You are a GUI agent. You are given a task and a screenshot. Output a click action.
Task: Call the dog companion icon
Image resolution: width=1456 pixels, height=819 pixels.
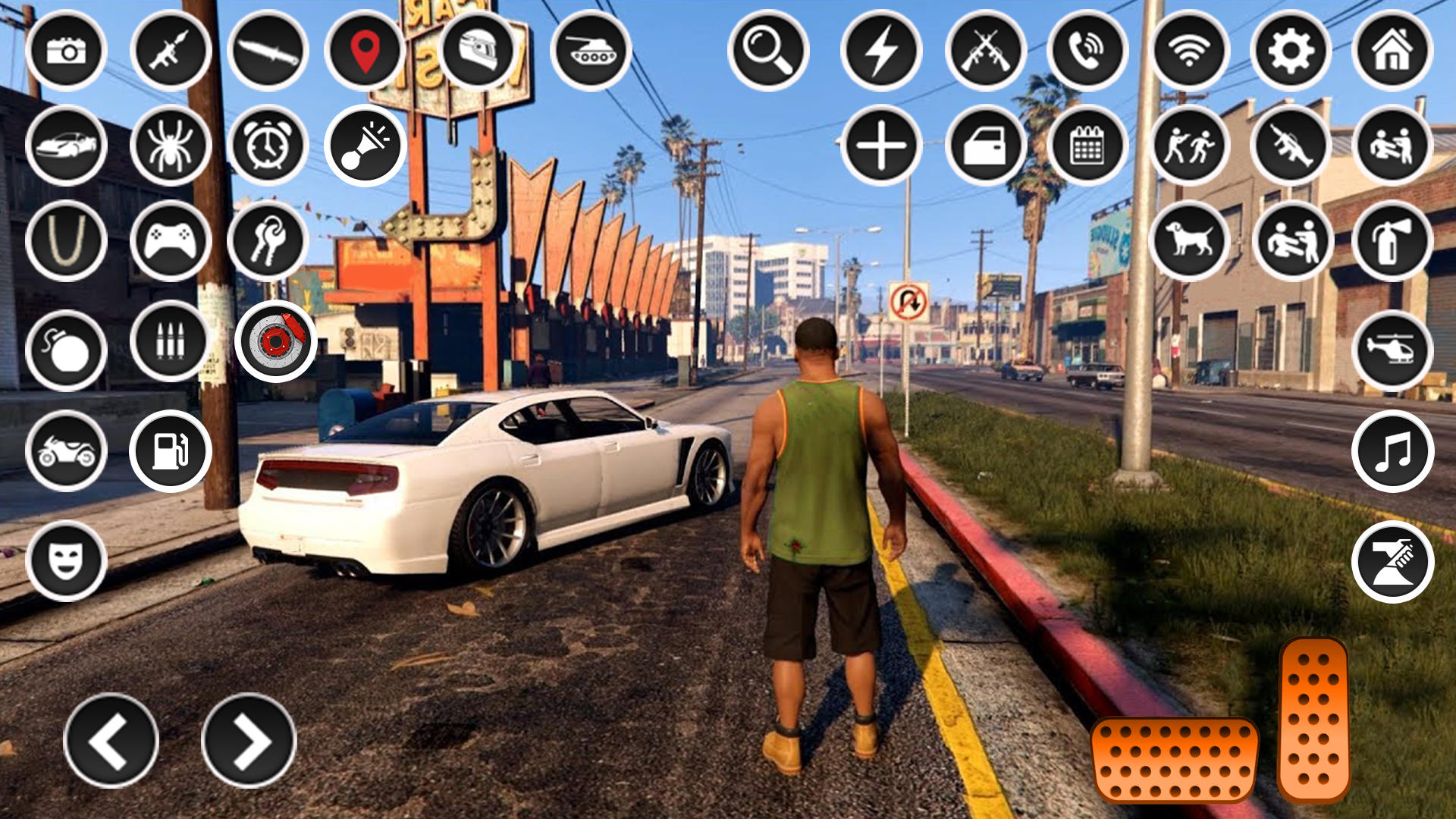pyautogui.click(x=1189, y=240)
